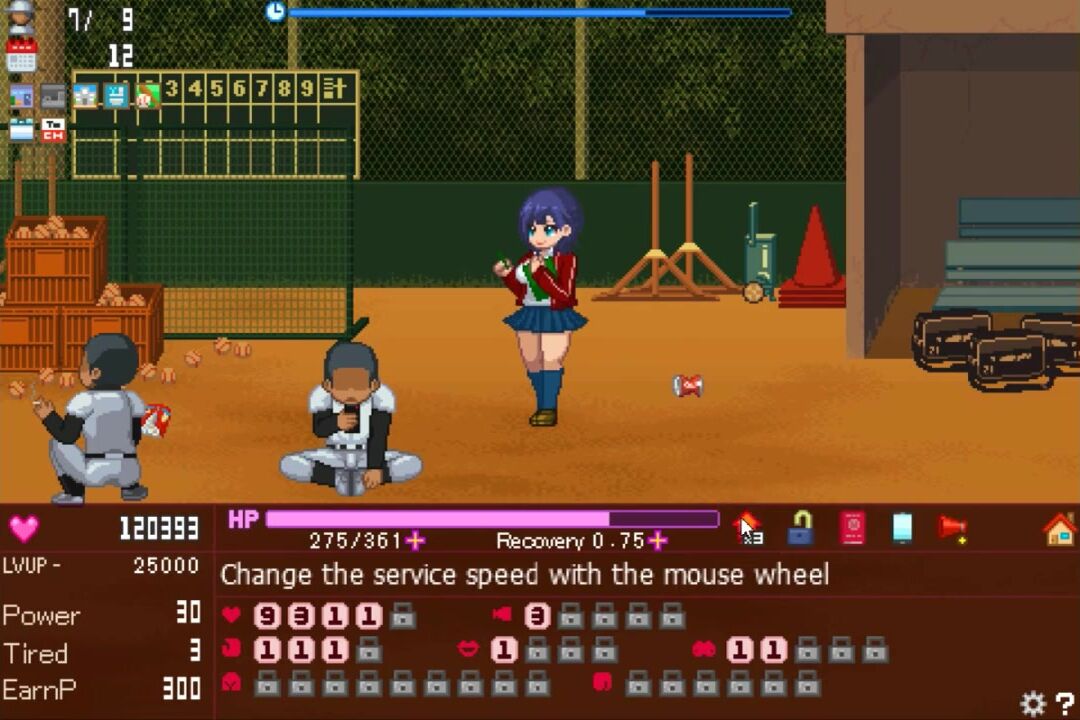Activate the red megaphone icon

click(x=952, y=528)
